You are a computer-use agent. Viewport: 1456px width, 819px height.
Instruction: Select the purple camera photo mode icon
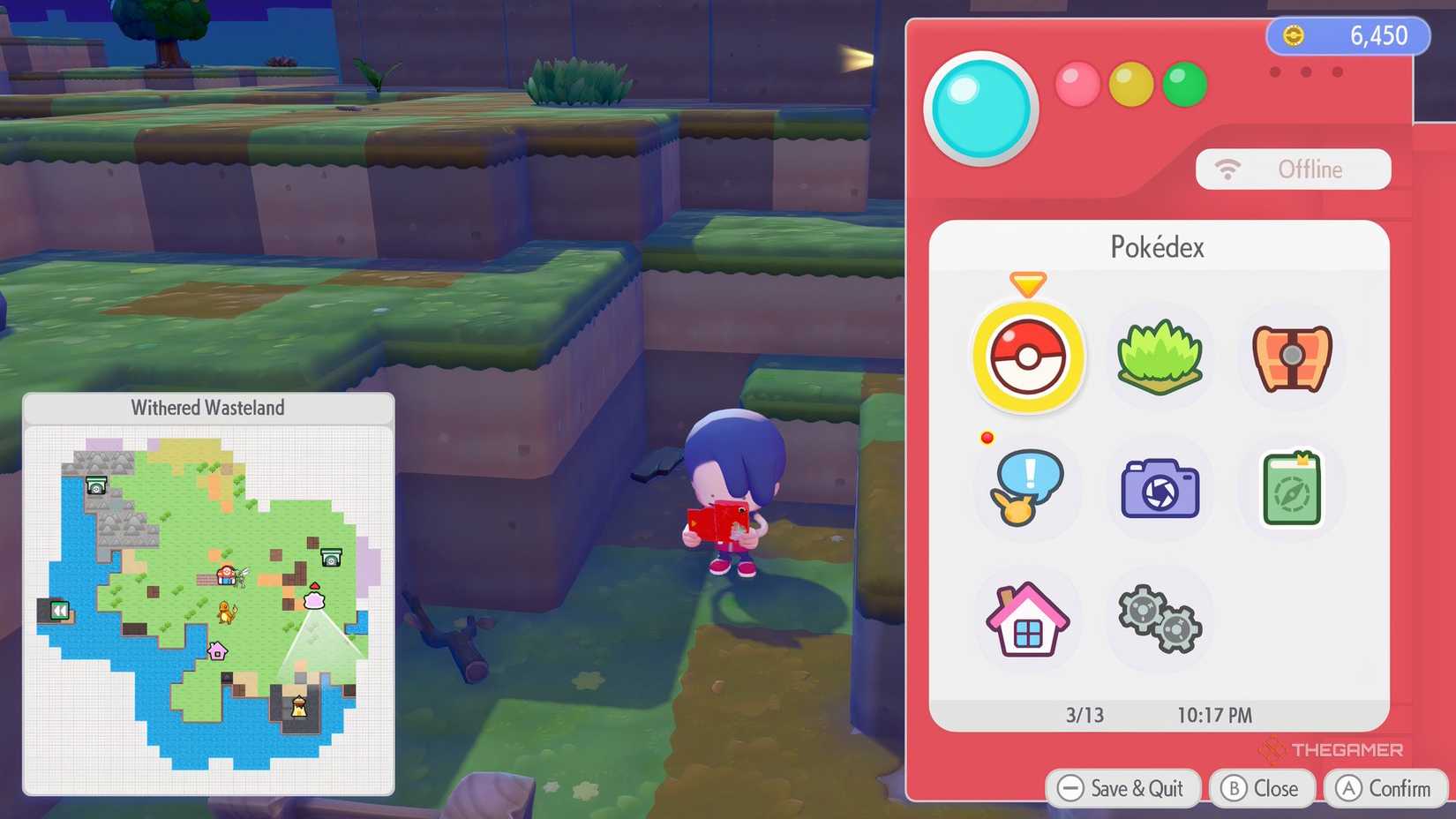1159,489
